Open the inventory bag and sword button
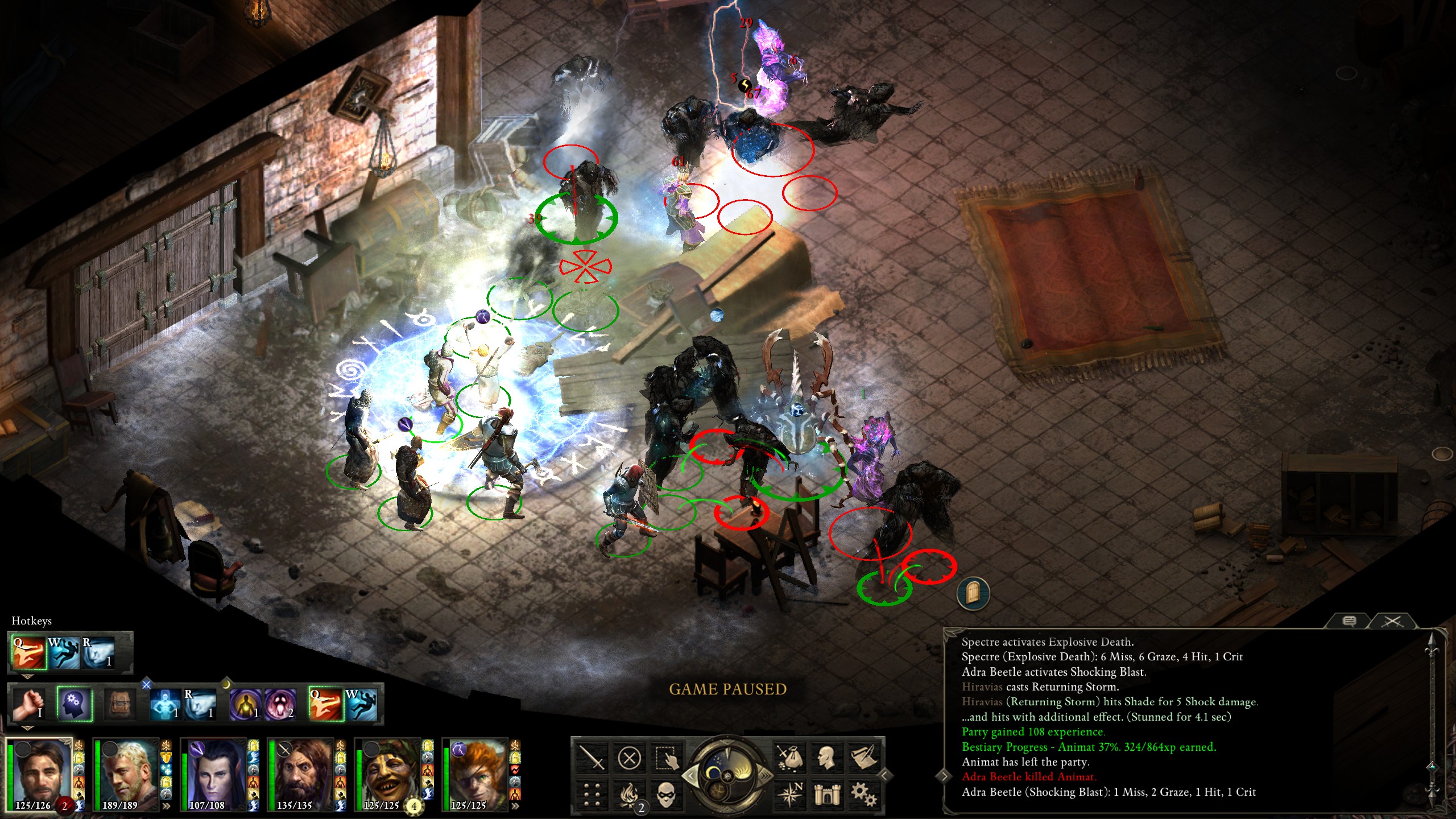1456x819 pixels. pos(790,758)
